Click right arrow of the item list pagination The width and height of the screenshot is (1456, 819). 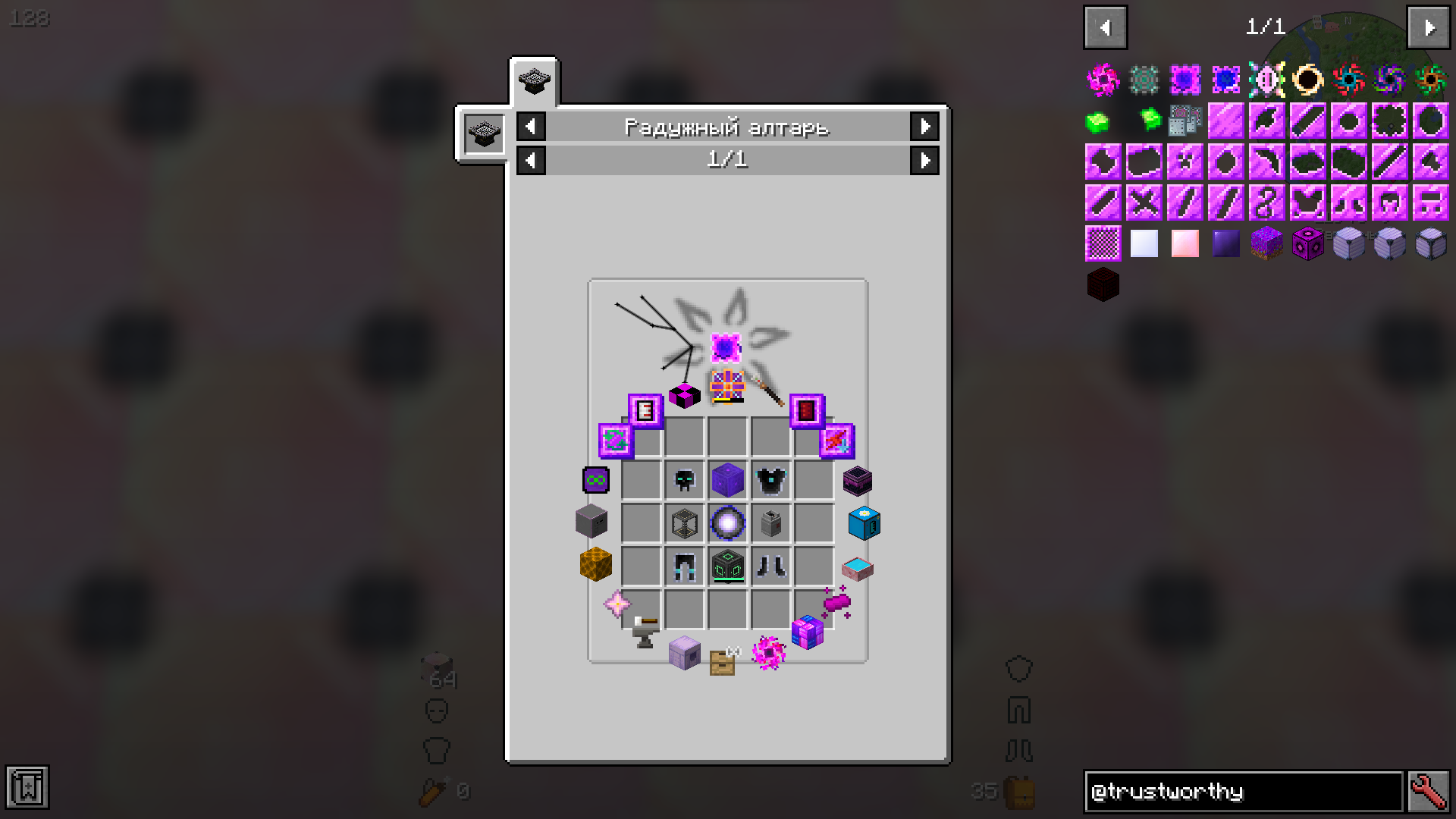[1429, 27]
